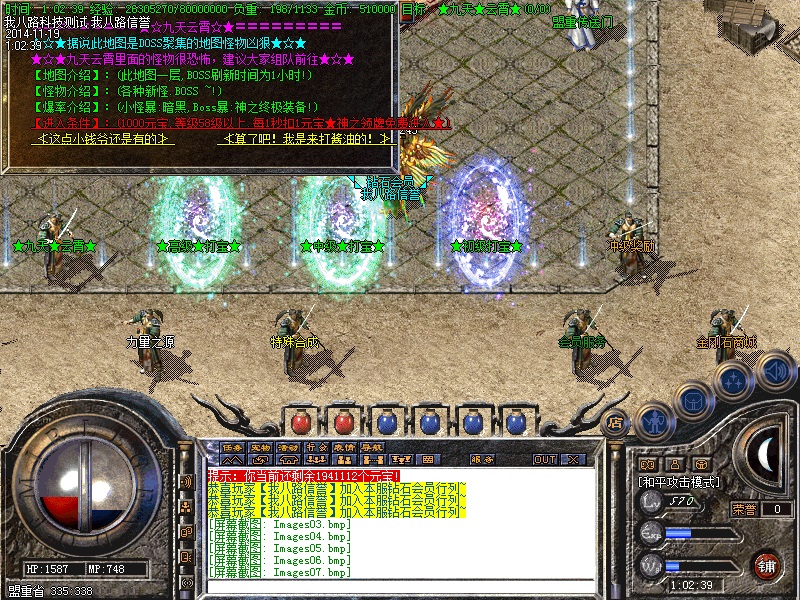Open the skills sparkle round icon
Image resolution: width=800 pixels, height=600 pixels.
(734, 380)
